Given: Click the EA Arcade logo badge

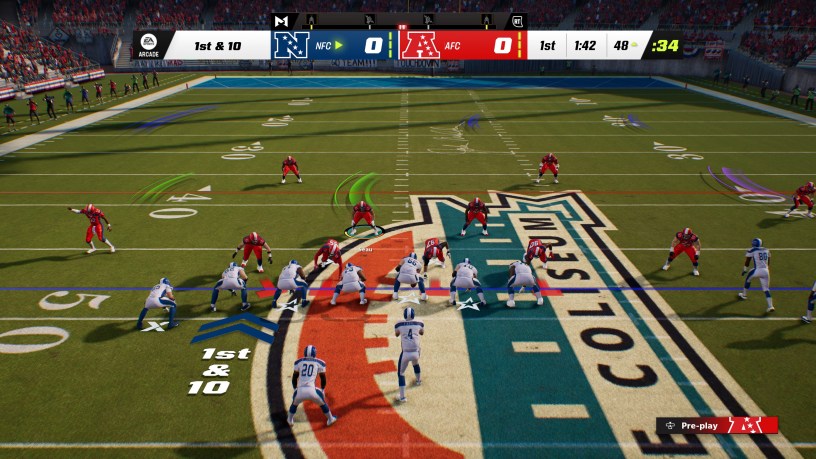Looking at the screenshot, I should (x=148, y=45).
